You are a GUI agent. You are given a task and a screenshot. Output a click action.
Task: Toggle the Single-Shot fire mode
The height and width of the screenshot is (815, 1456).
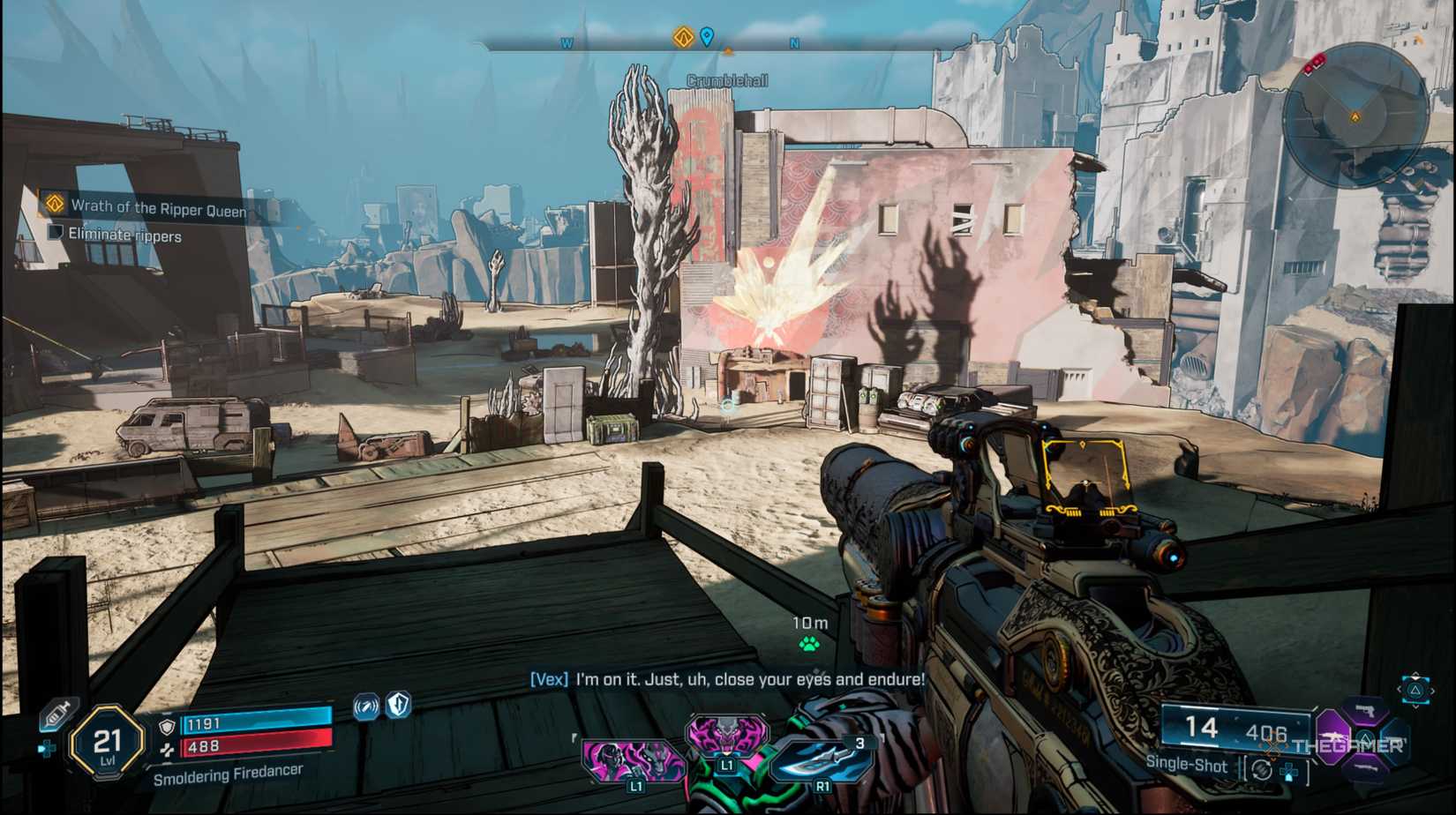[1187, 766]
